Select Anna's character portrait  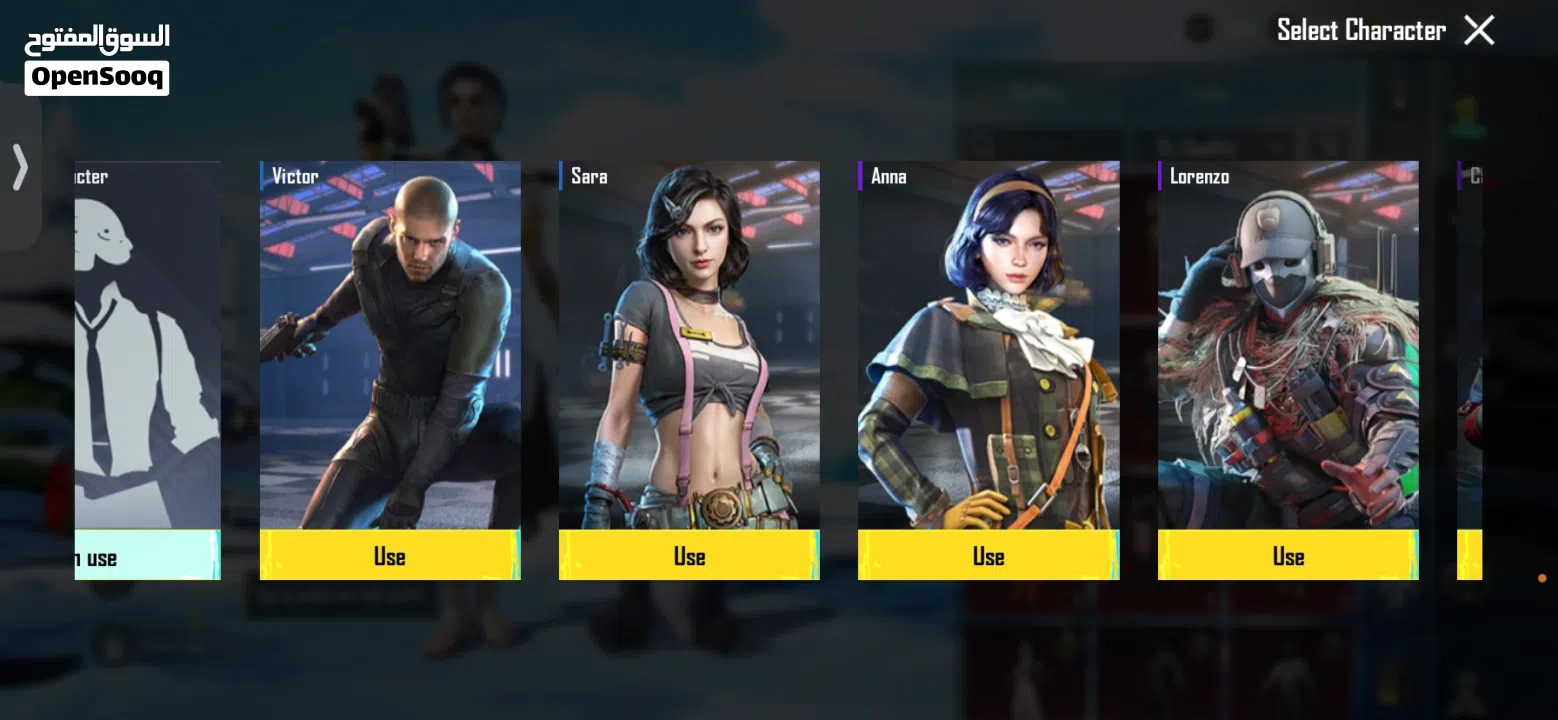(988, 350)
